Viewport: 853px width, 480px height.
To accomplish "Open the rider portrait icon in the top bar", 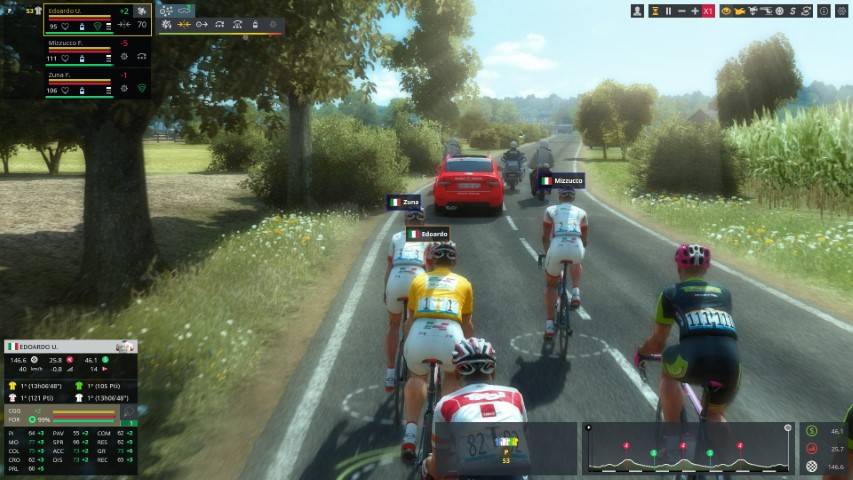I will tap(638, 11).
